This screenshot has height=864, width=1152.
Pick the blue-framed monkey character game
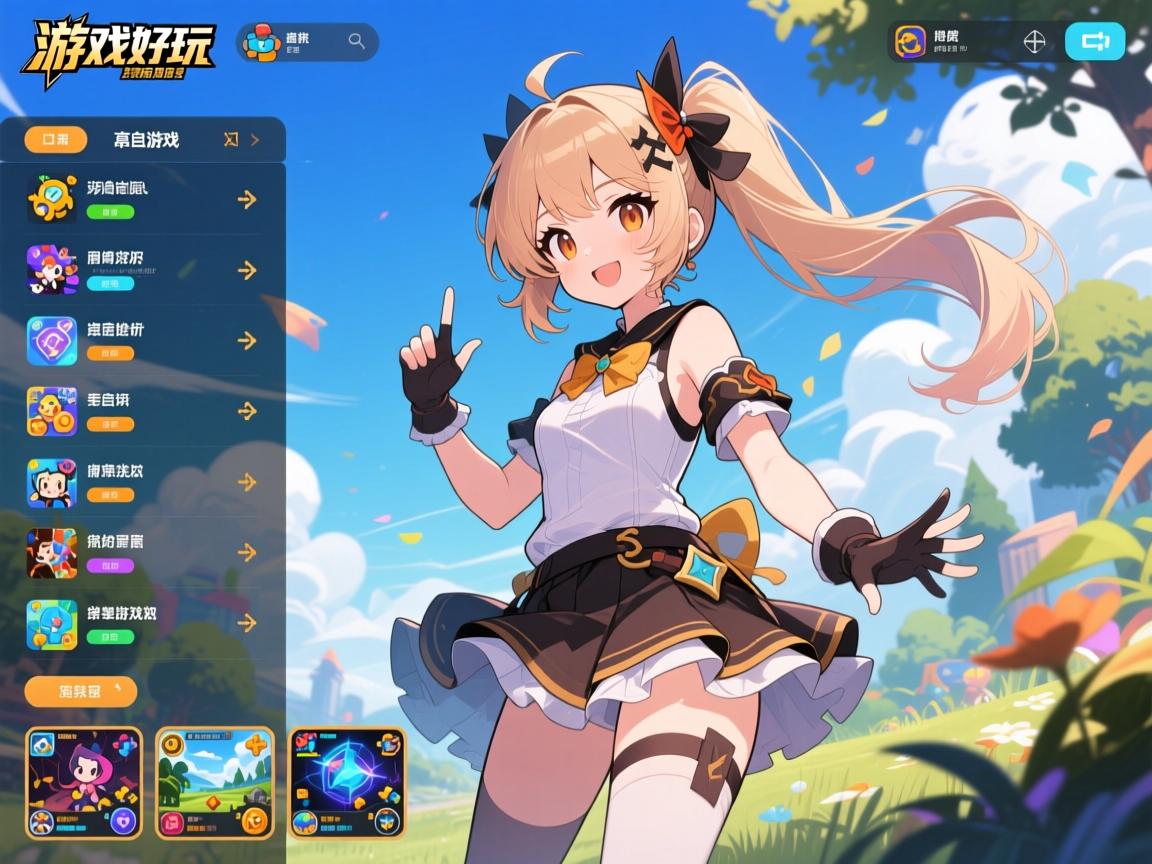point(140,482)
